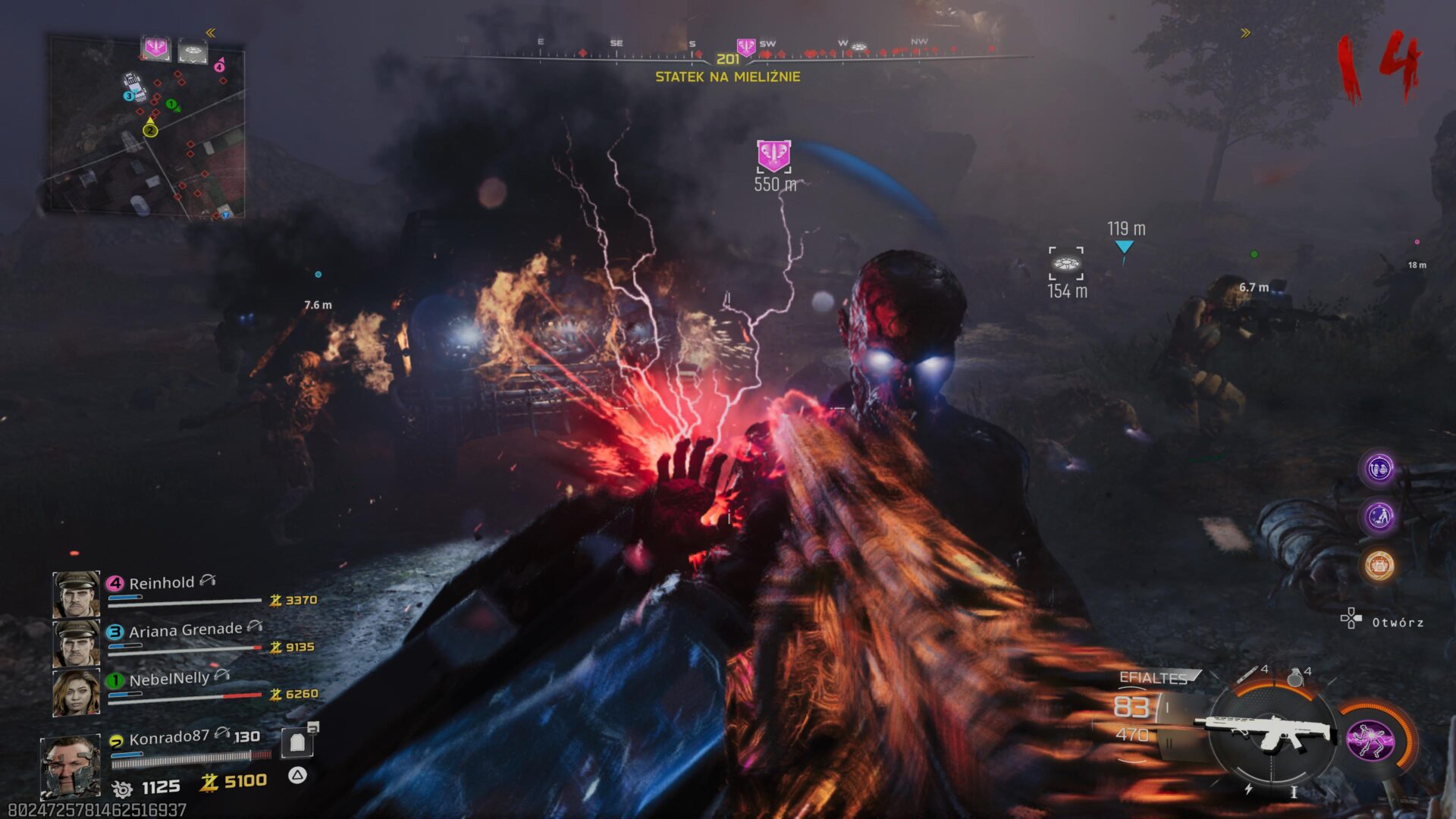
Task: Select the pink objective marker at 550 m
Action: point(773,155)
